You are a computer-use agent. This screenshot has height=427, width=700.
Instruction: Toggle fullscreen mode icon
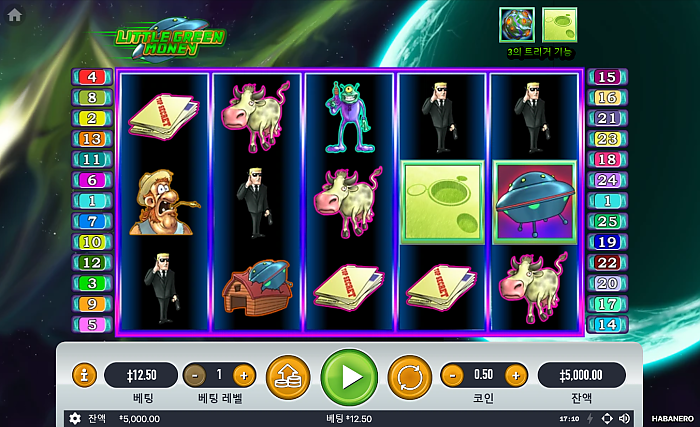(607, 418)
